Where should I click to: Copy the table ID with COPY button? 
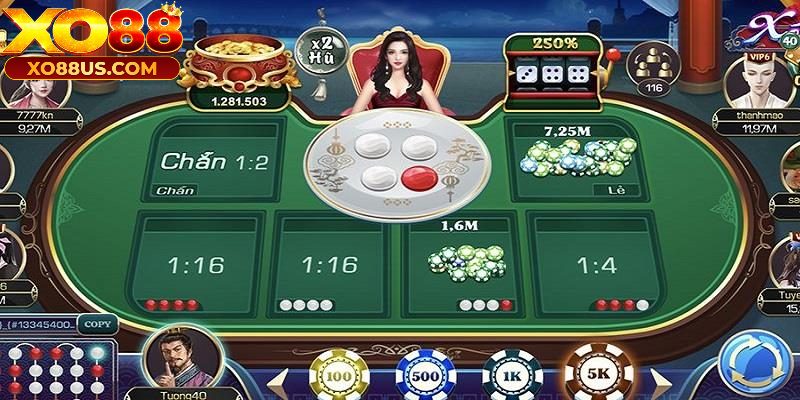pos(97,324)
